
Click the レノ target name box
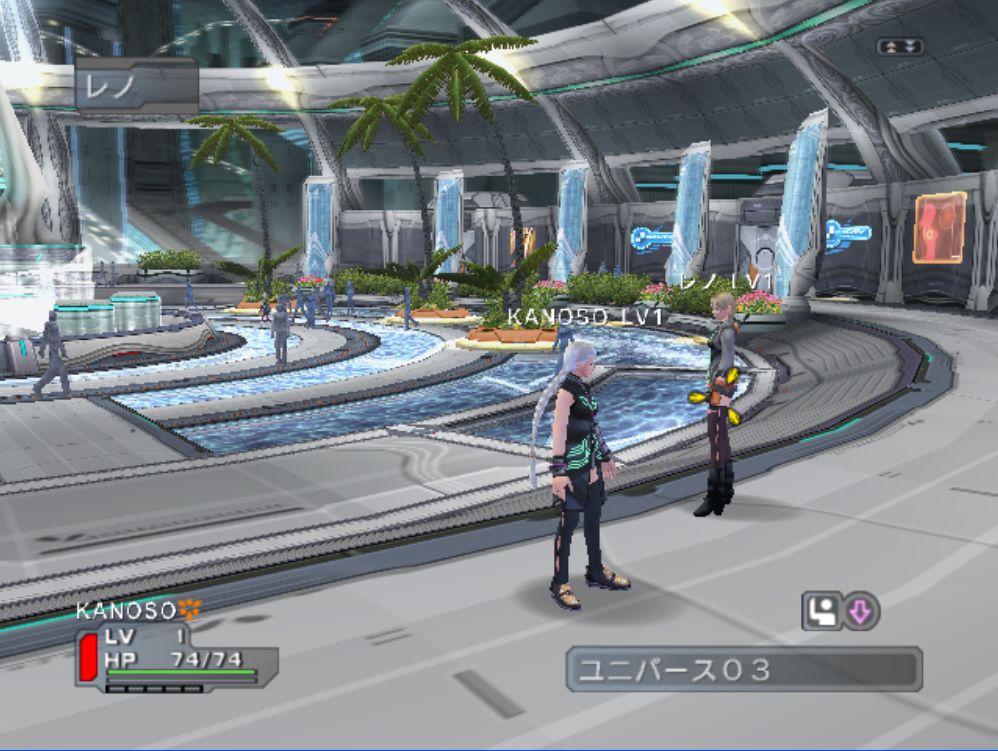click(x=136, y=87)
